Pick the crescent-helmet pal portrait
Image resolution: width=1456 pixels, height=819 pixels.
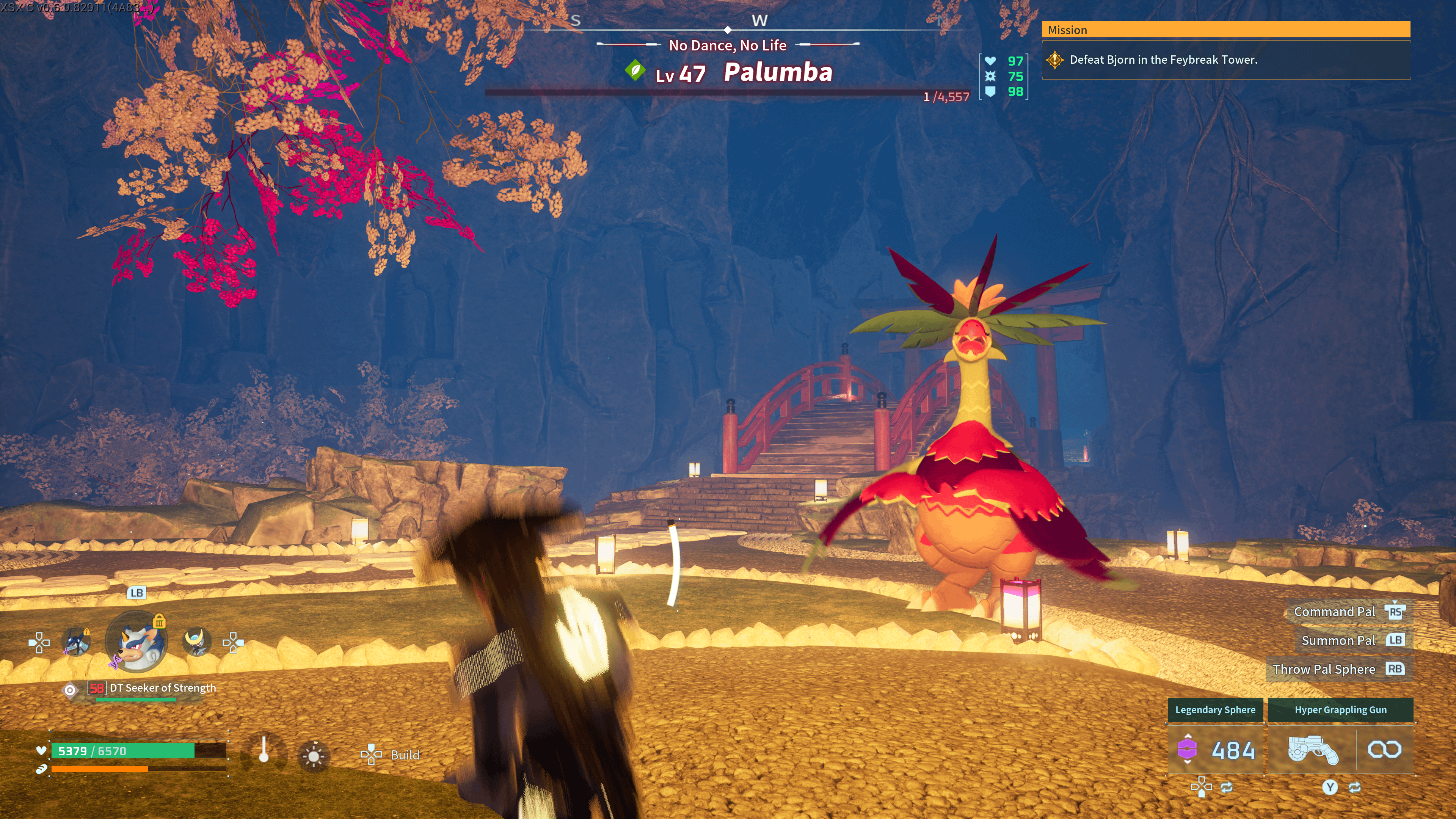197,642
